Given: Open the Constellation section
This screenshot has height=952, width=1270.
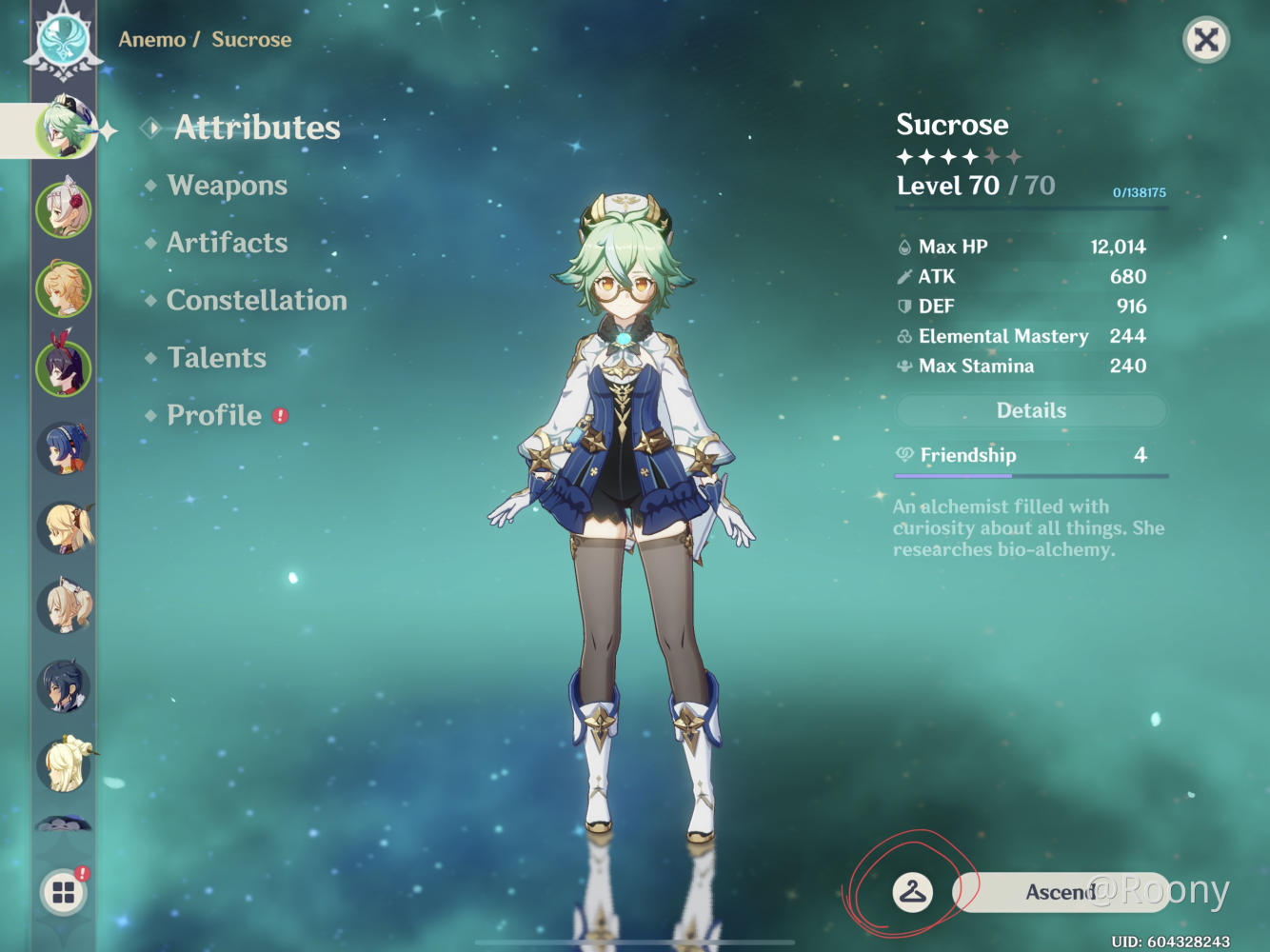Looking at the screenshot, I should [x=255, y=301].
